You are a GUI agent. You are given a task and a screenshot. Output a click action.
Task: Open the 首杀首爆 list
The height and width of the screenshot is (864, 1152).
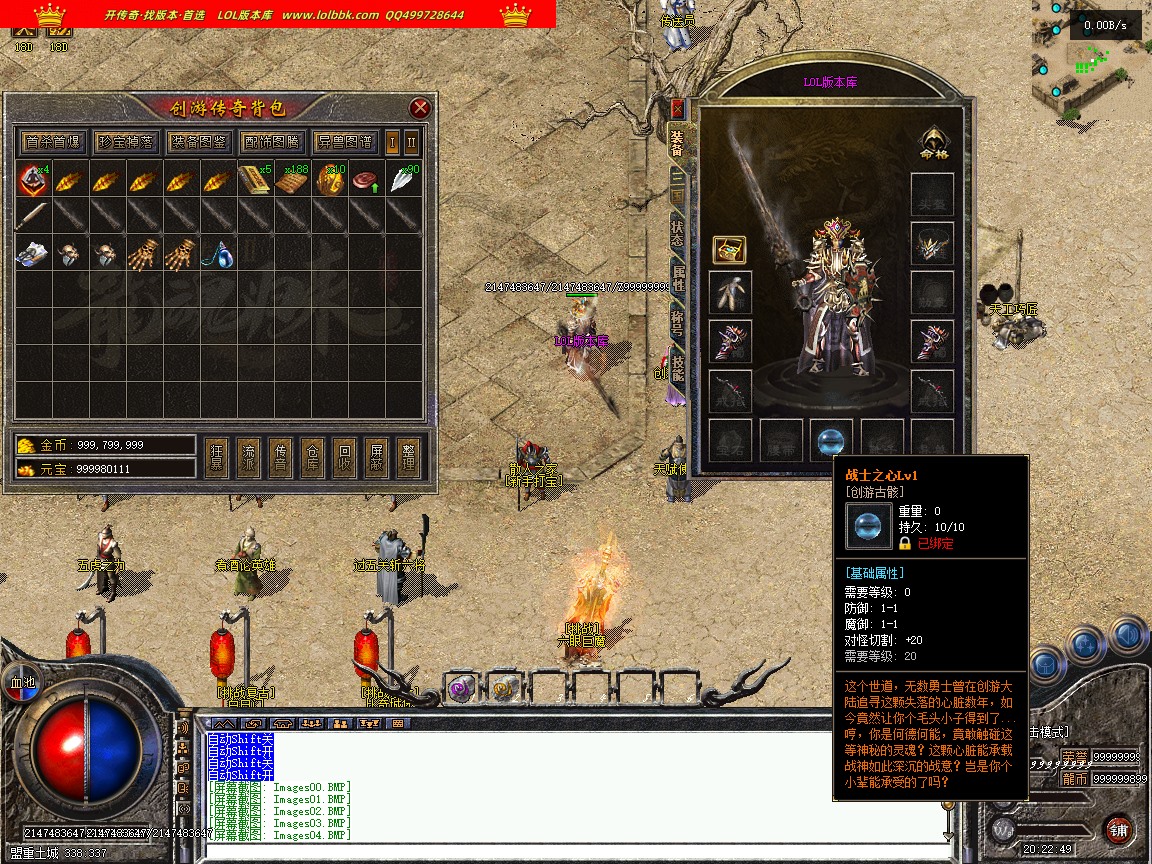point(54,142)
